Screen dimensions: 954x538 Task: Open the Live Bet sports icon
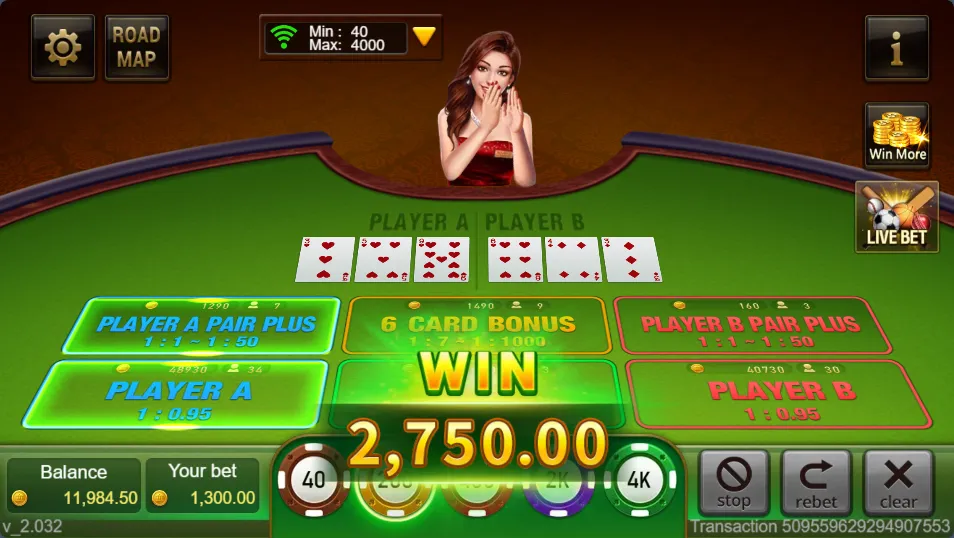896,216
